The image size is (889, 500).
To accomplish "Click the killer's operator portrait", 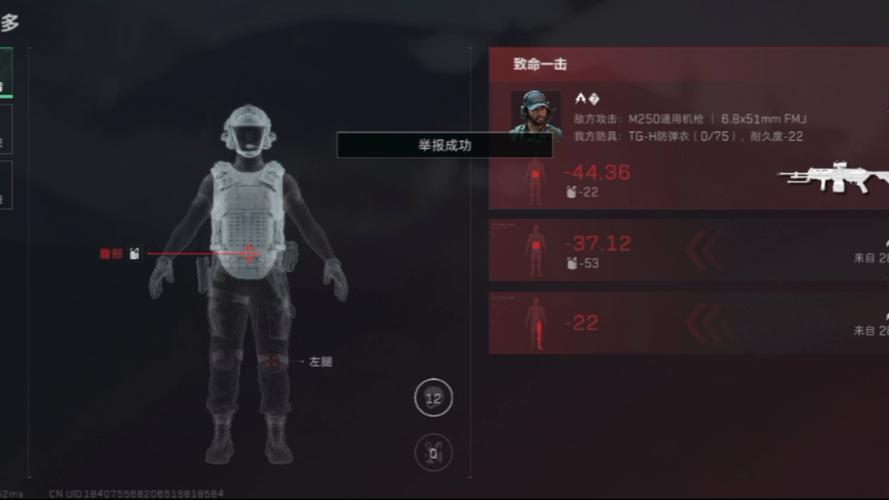I will (x=536, y=112).
